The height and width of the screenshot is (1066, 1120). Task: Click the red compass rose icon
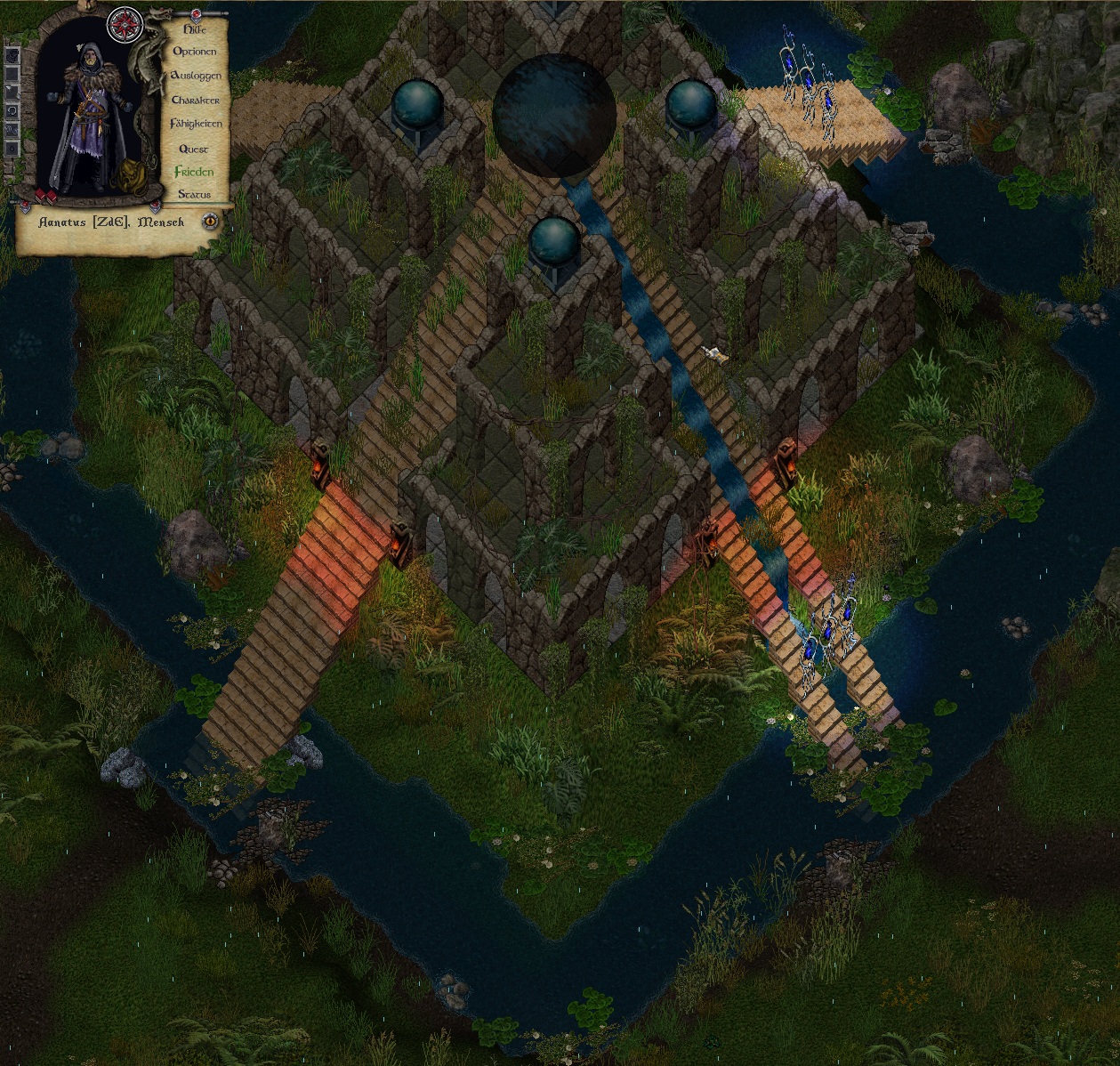tap(124, 25)
